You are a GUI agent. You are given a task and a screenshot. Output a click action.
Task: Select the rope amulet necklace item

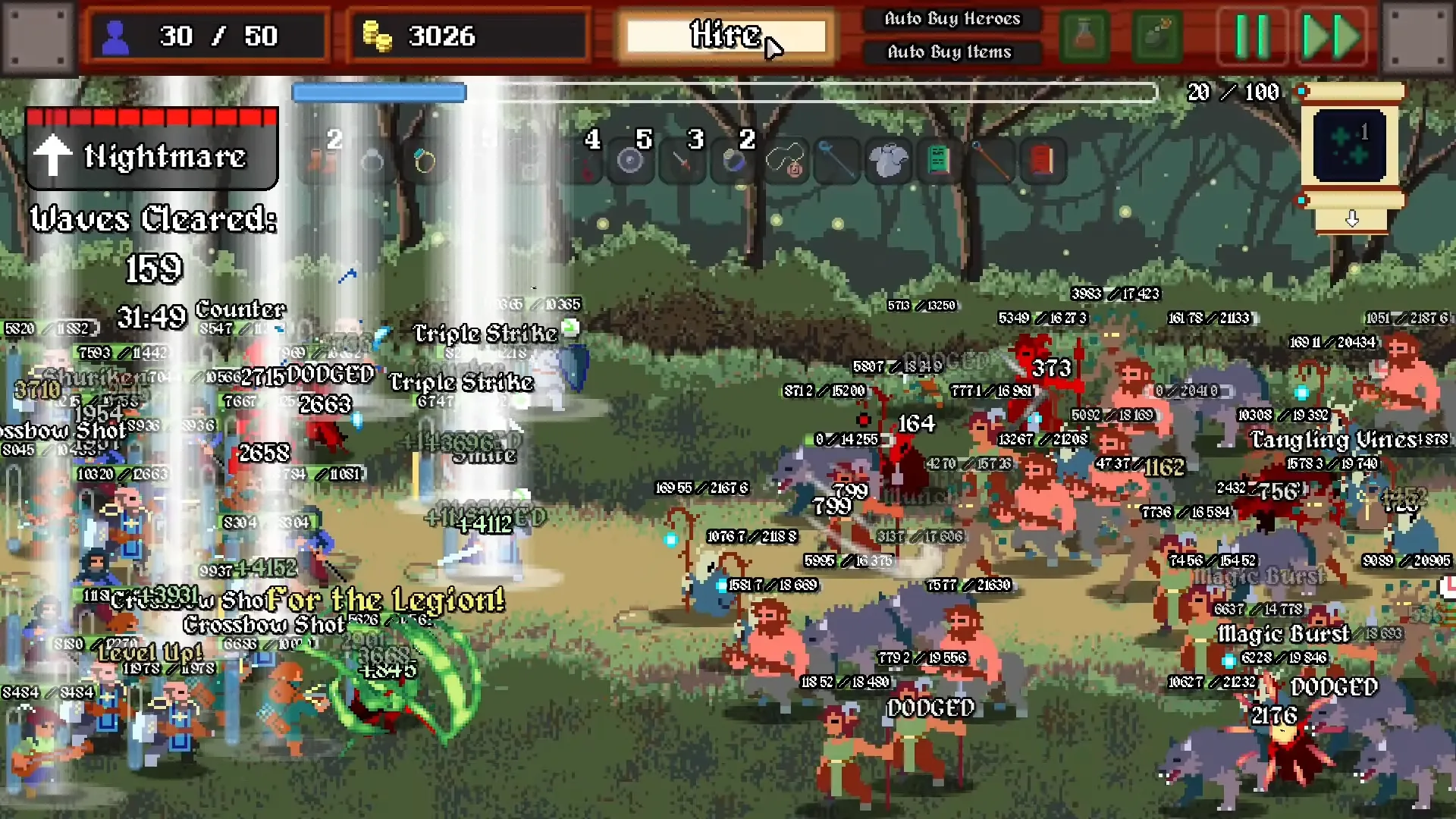(785, 161)
